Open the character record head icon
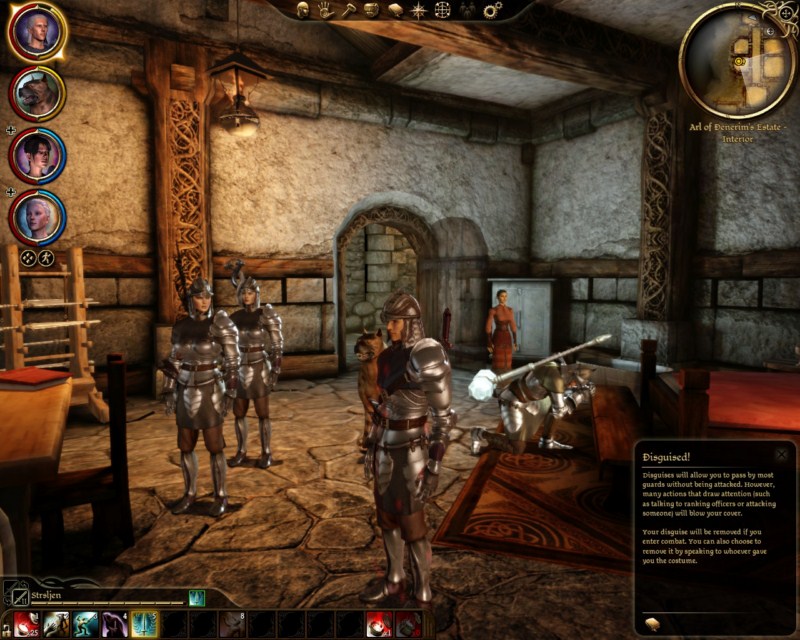Image resolution: width=800 pixels, height=640 pixels. pyautogui.click(x=302, y=10)
